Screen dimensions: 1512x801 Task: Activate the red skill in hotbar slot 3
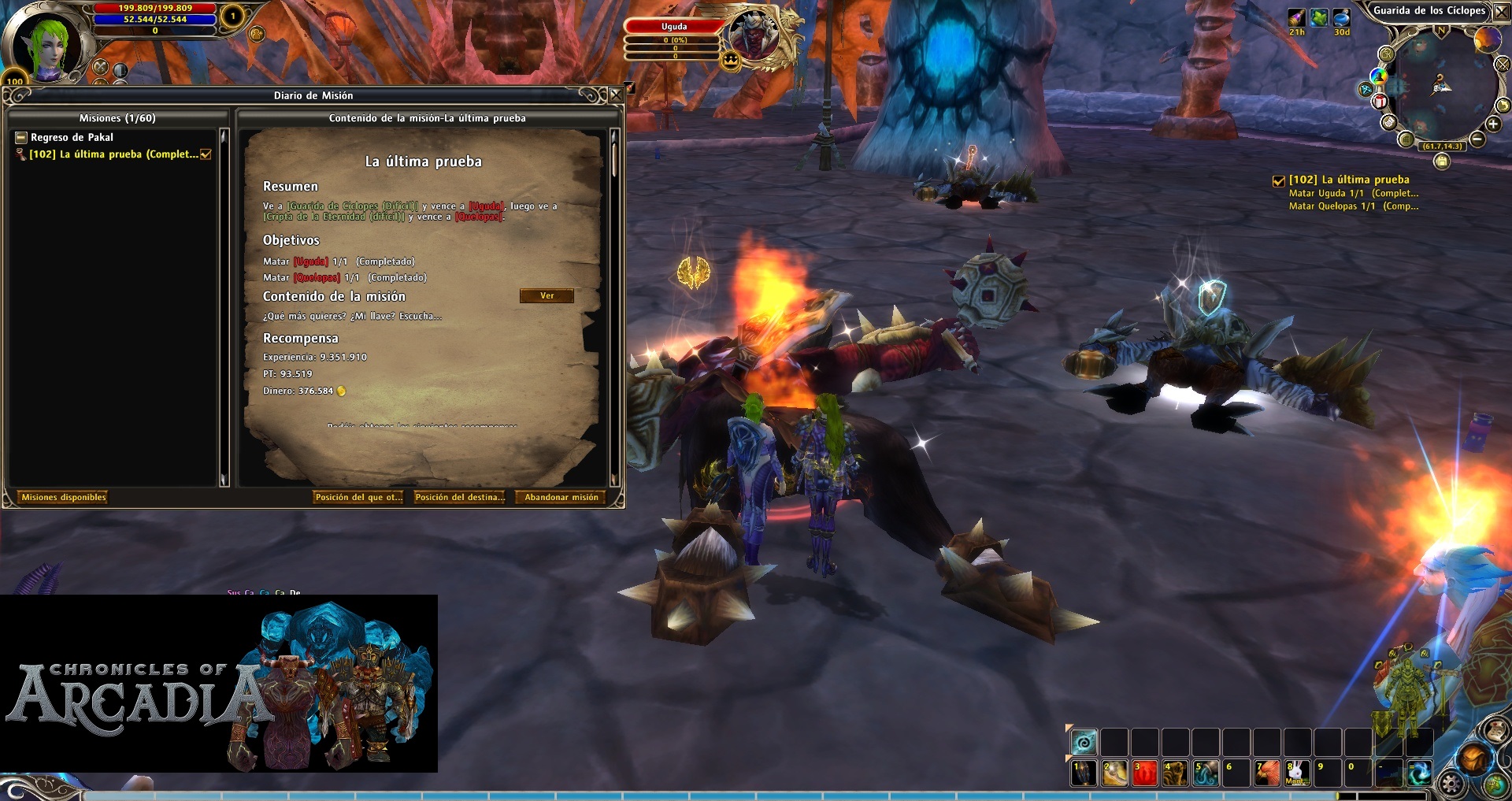(x=1144, y=773)
